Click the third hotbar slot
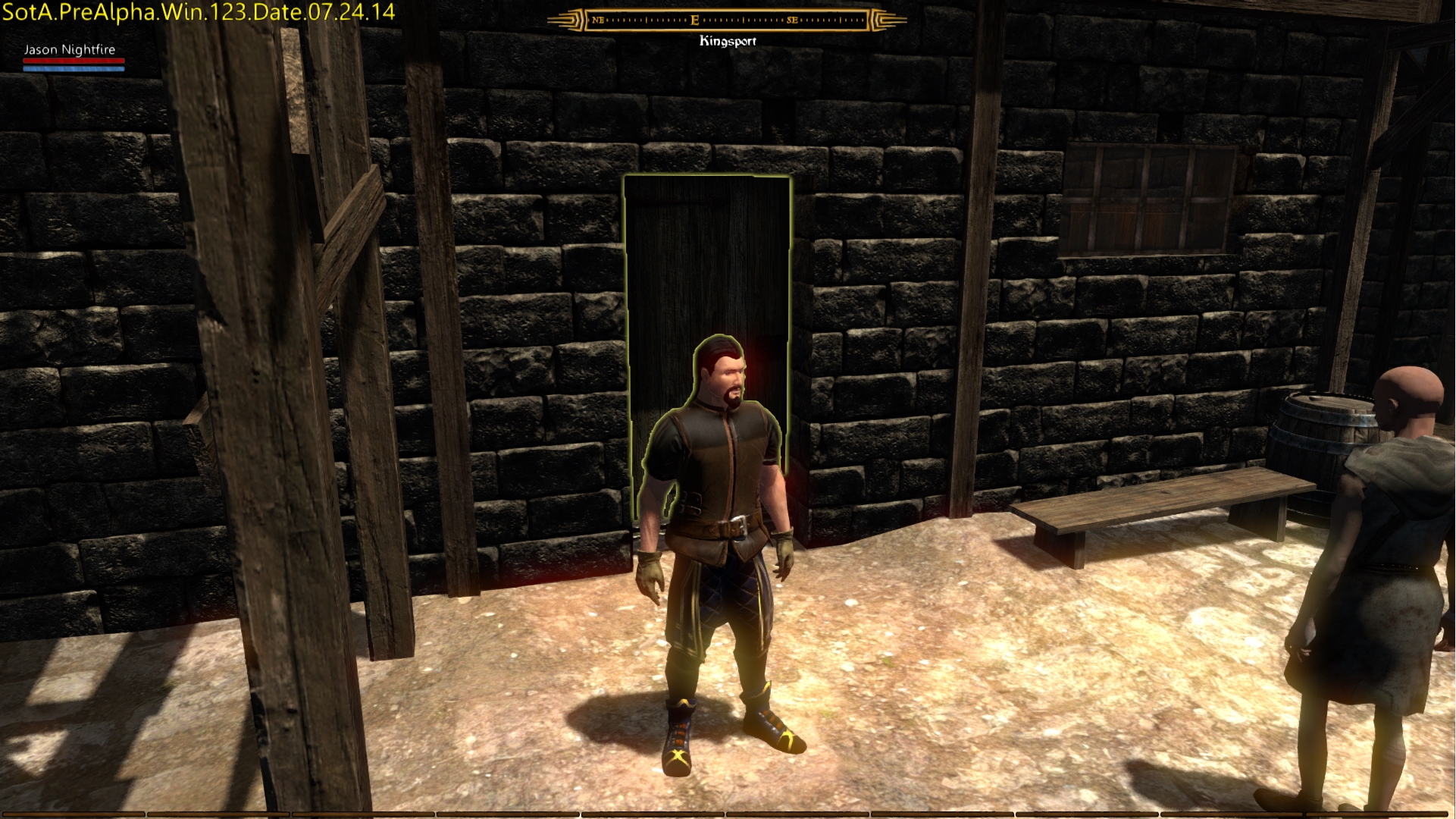Screen dimensions: 1456x819 click(x=364, y=813)
